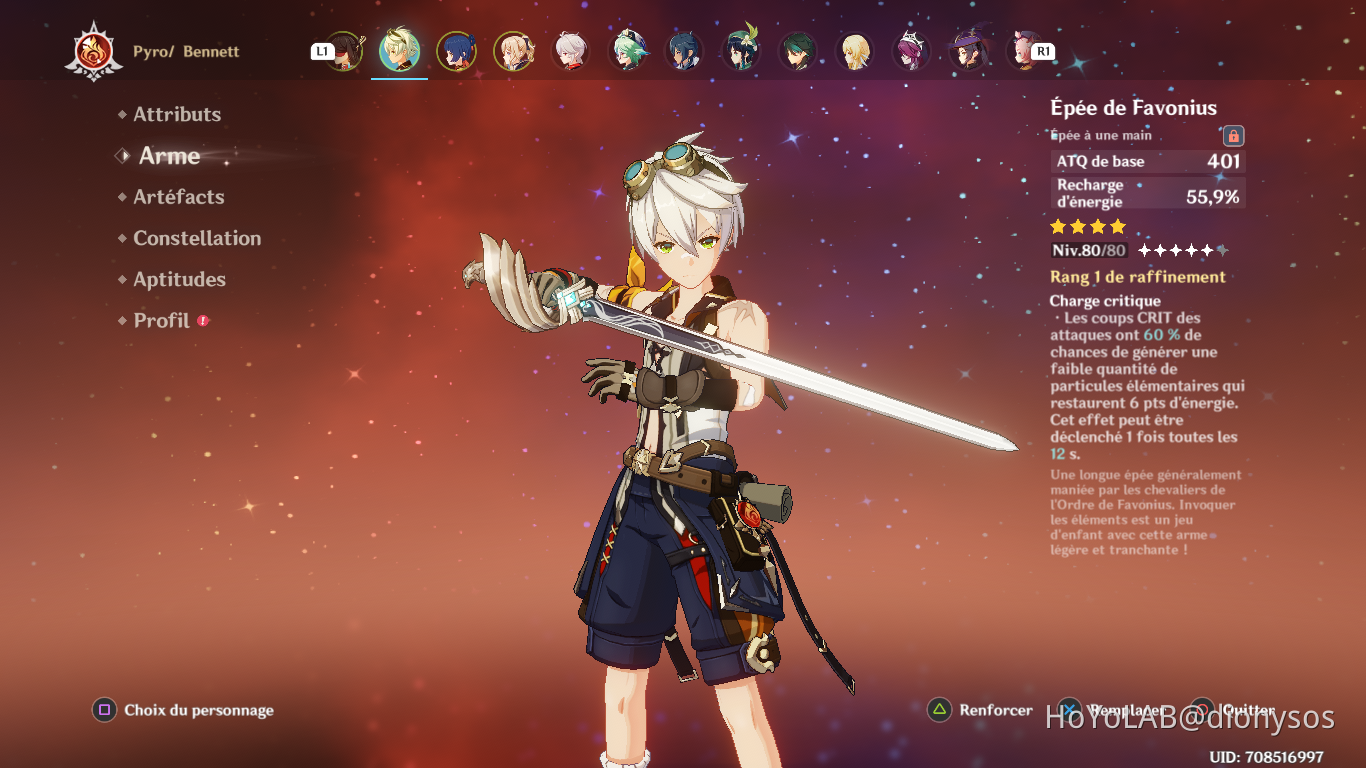Select Bennett's highlighted portrait
The image size is (1366, 768).
point(400,51)
